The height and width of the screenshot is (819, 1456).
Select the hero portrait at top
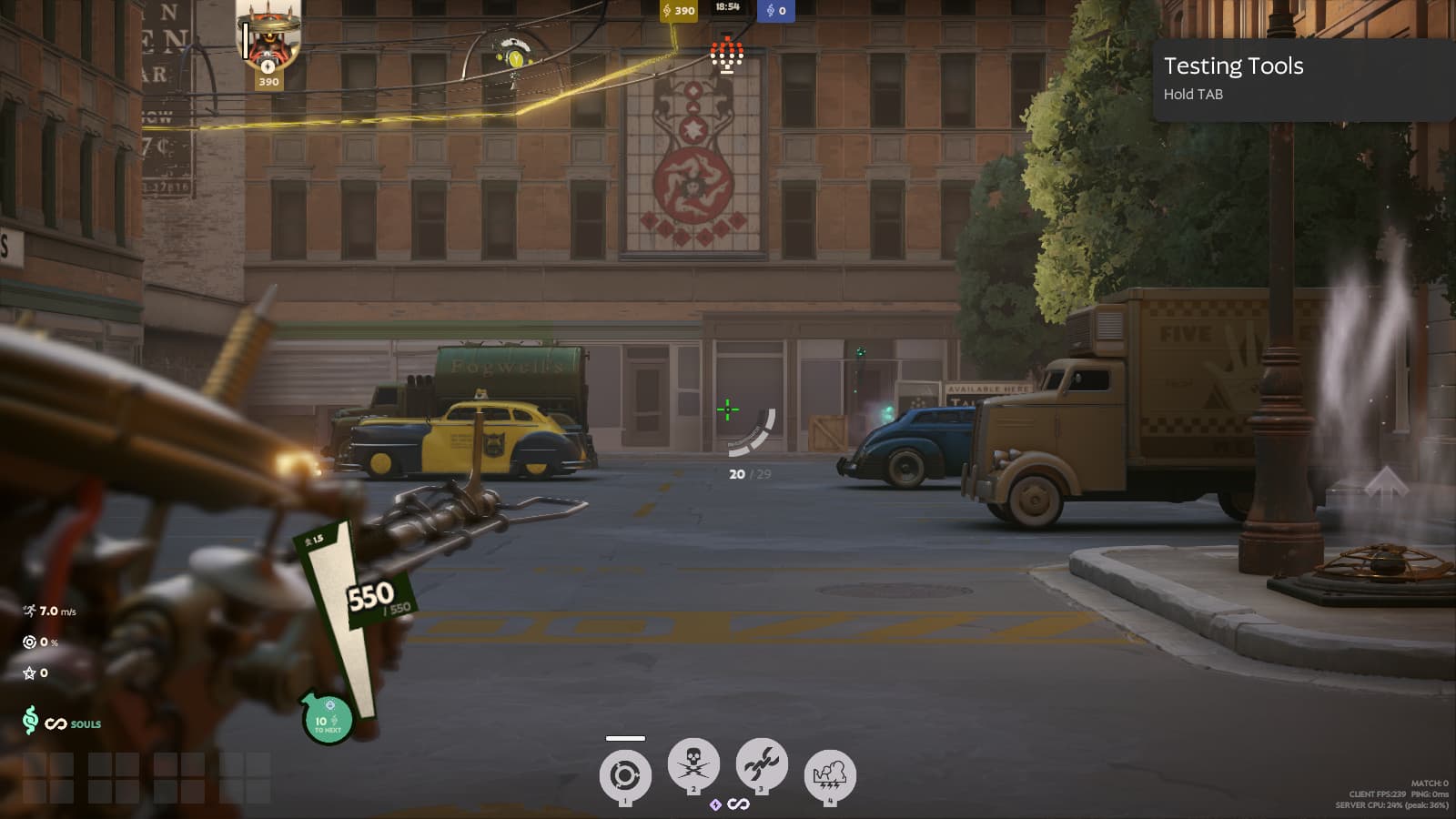pos(268,38)
